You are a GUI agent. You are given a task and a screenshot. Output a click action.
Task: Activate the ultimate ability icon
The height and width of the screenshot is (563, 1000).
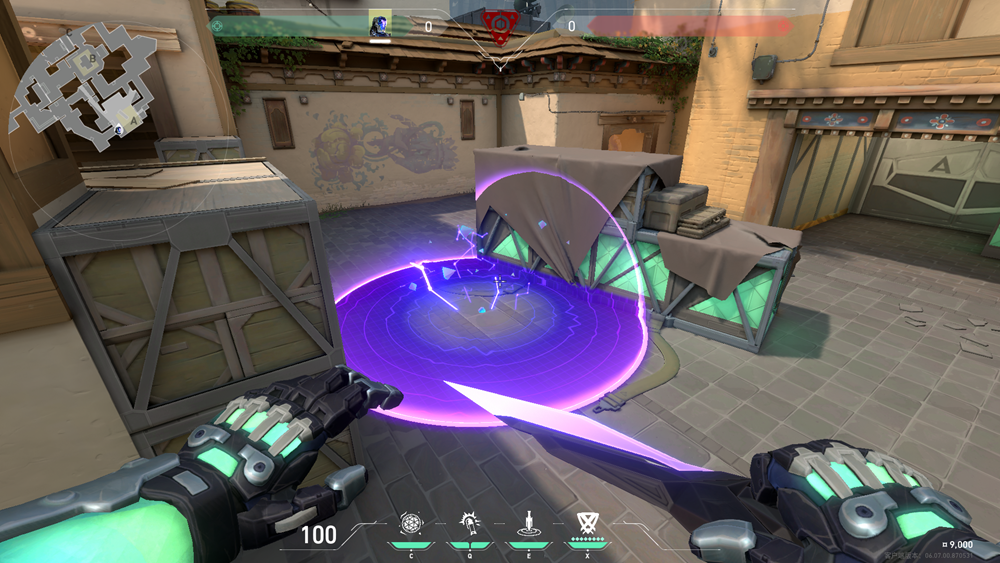586,521
